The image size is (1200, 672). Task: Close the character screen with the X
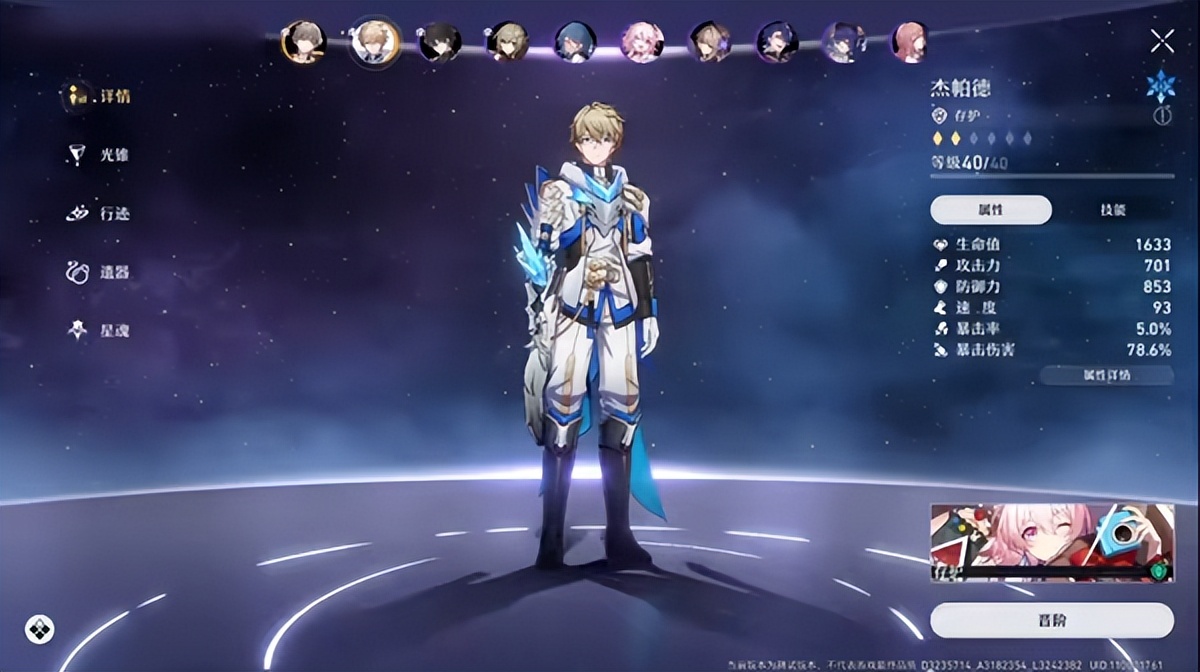[x=1162, y=41]
